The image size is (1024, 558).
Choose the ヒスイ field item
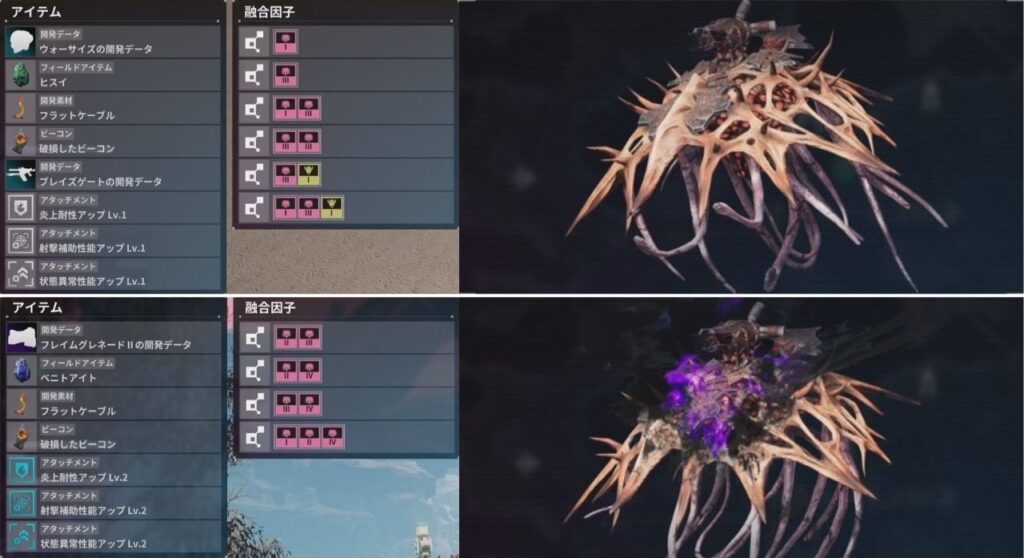pos(112,76)
